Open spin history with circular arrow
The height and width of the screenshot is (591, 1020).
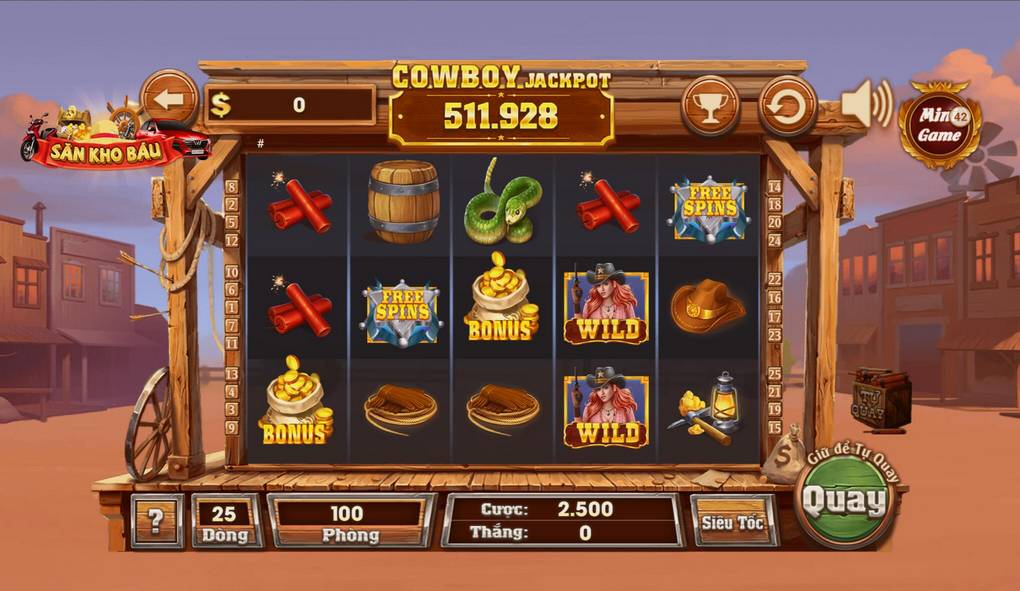787,106
